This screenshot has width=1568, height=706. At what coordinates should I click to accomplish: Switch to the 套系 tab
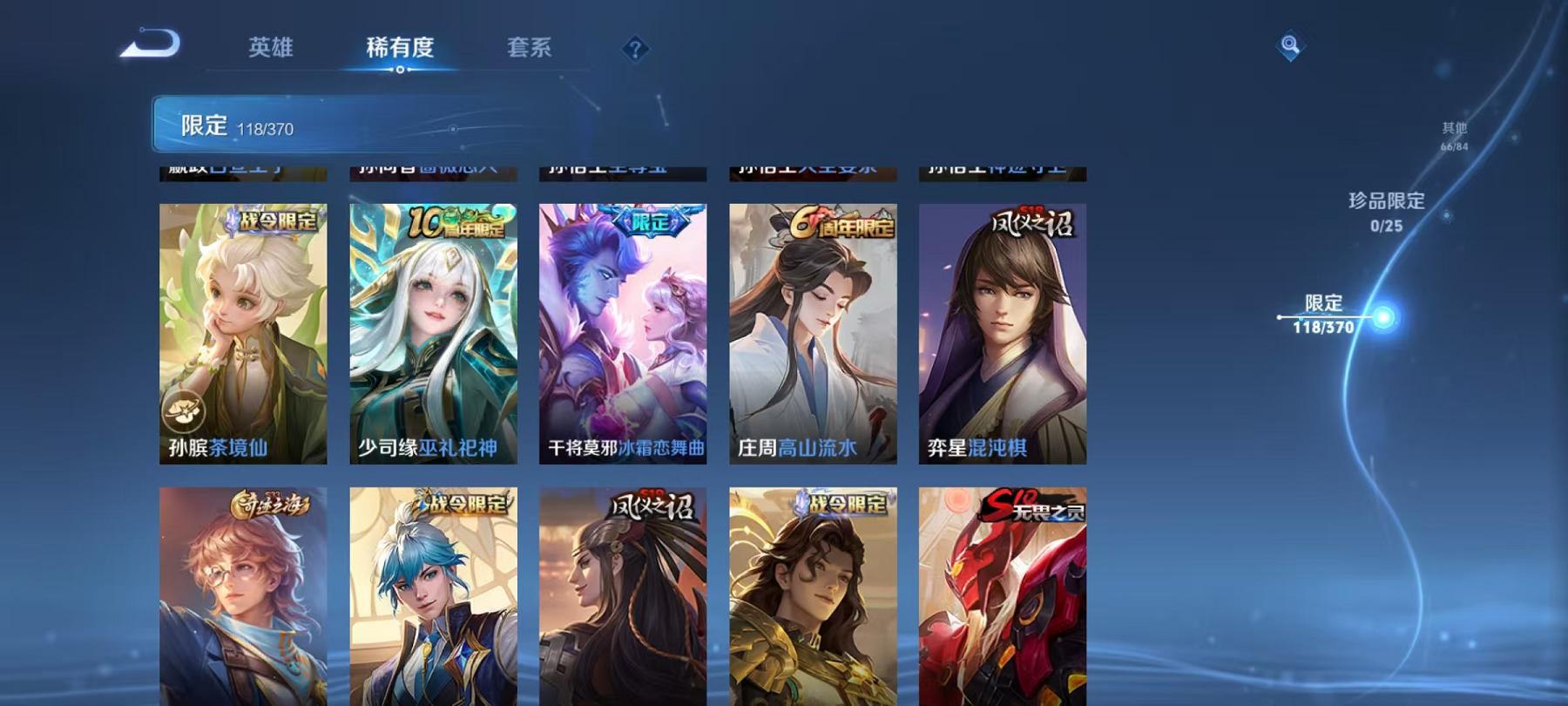[529, 50]
